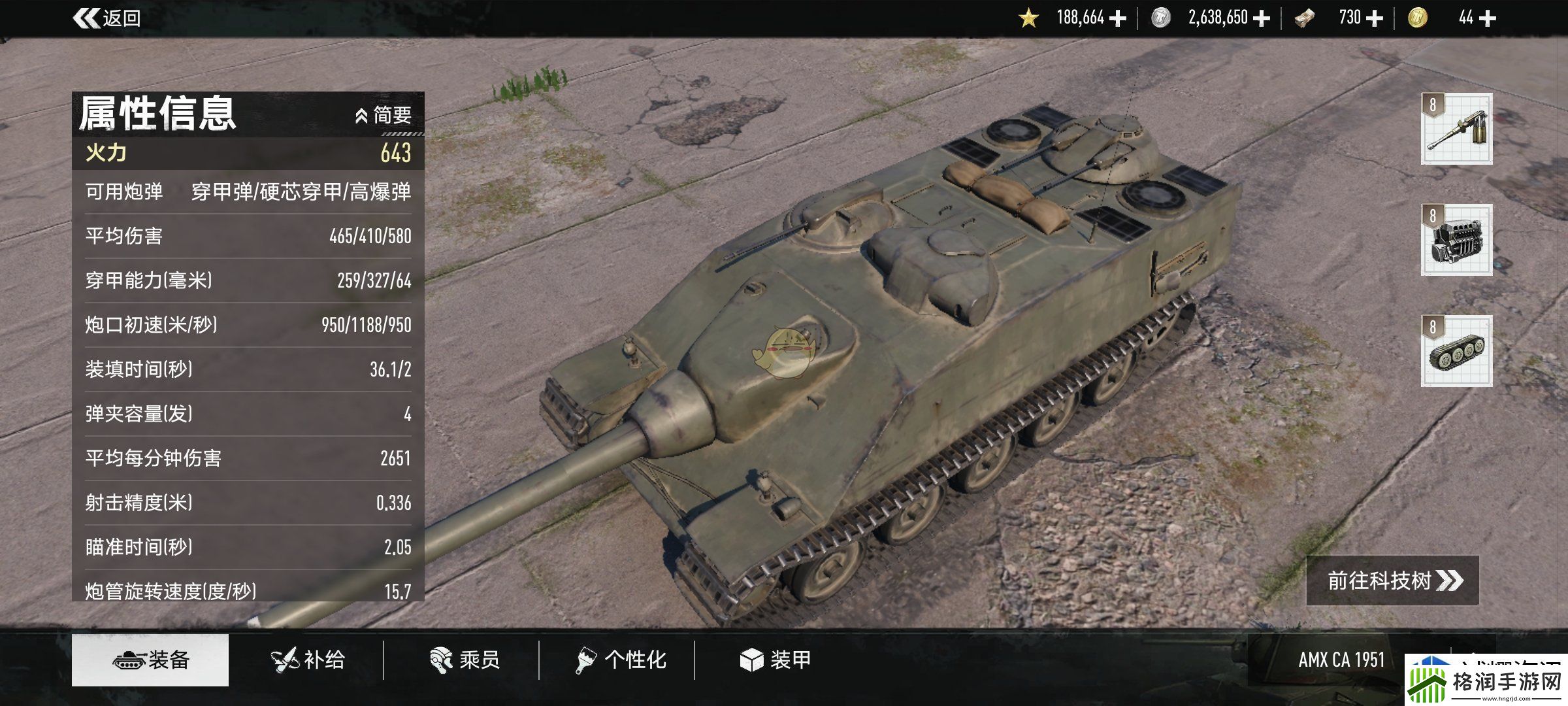Select the tier 8 tracks module
1568x706 pixels.
[x=1456, y=351]
